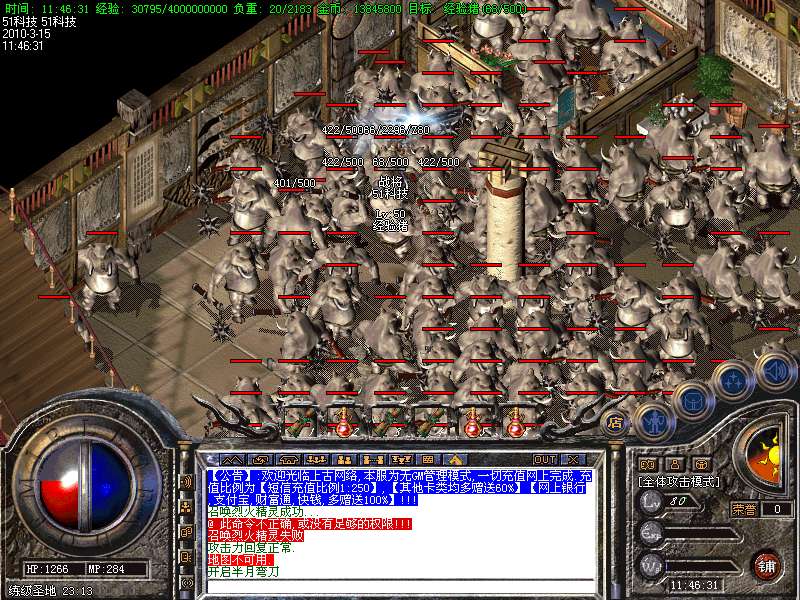Viewport: 800px width, 600px height.
Task: Open the bag inventory round button
Action: coord(692,400)
